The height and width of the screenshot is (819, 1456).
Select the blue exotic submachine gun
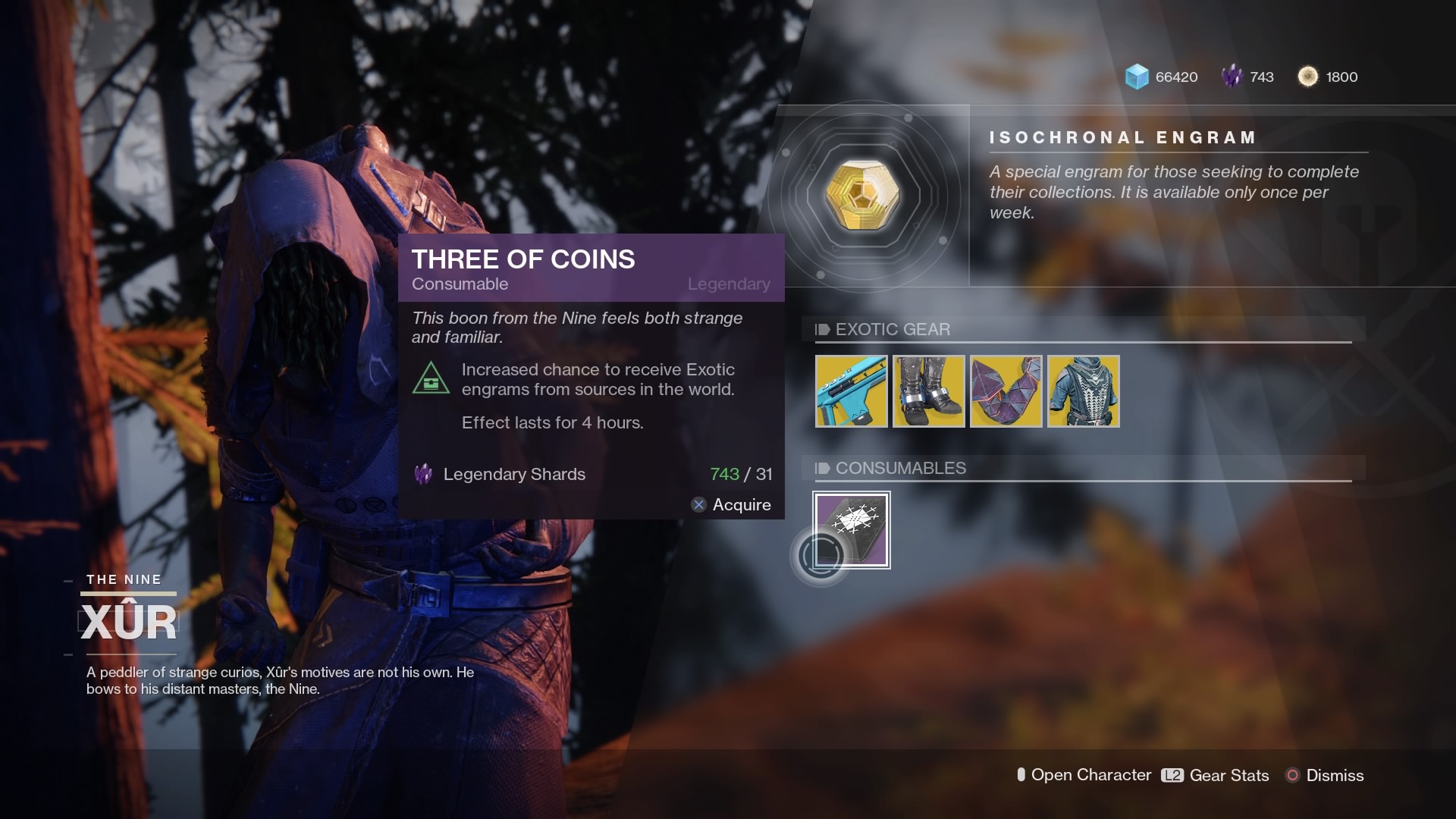pyautogui.click(x=850, y=391)
